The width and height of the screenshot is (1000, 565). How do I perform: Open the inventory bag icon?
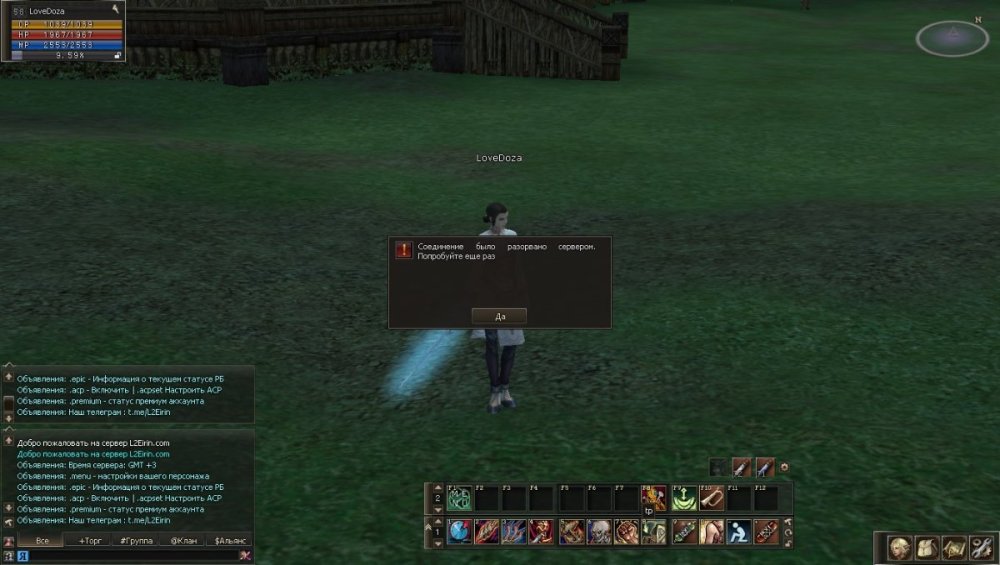point(927,548)
